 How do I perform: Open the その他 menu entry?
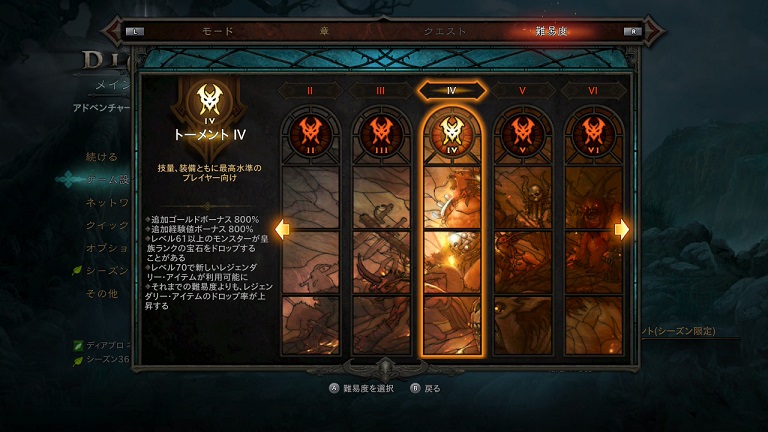click(x=102, y=293)
